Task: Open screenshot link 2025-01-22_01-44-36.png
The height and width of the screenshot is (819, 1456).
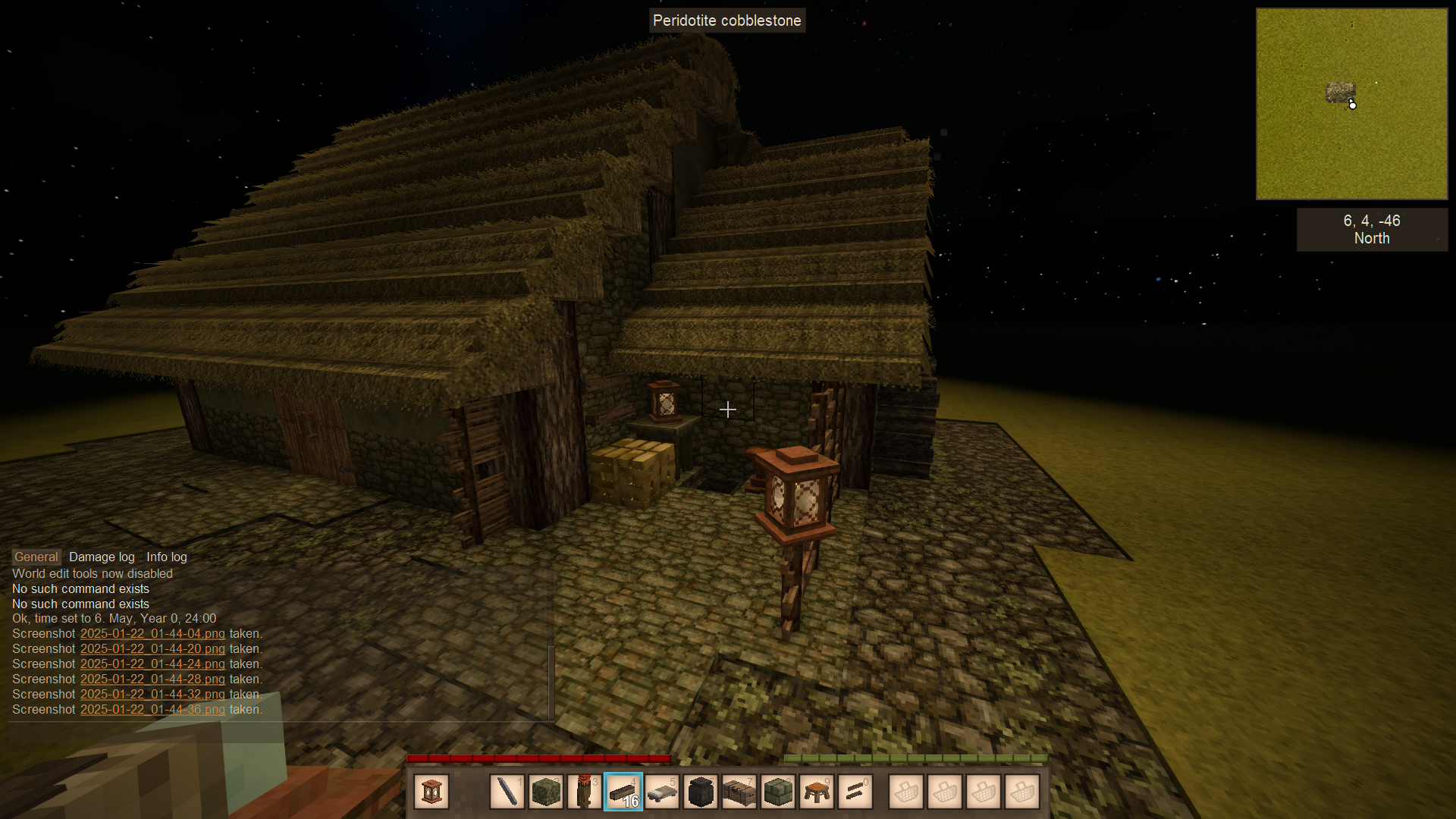Action: [x=152, y=710]
